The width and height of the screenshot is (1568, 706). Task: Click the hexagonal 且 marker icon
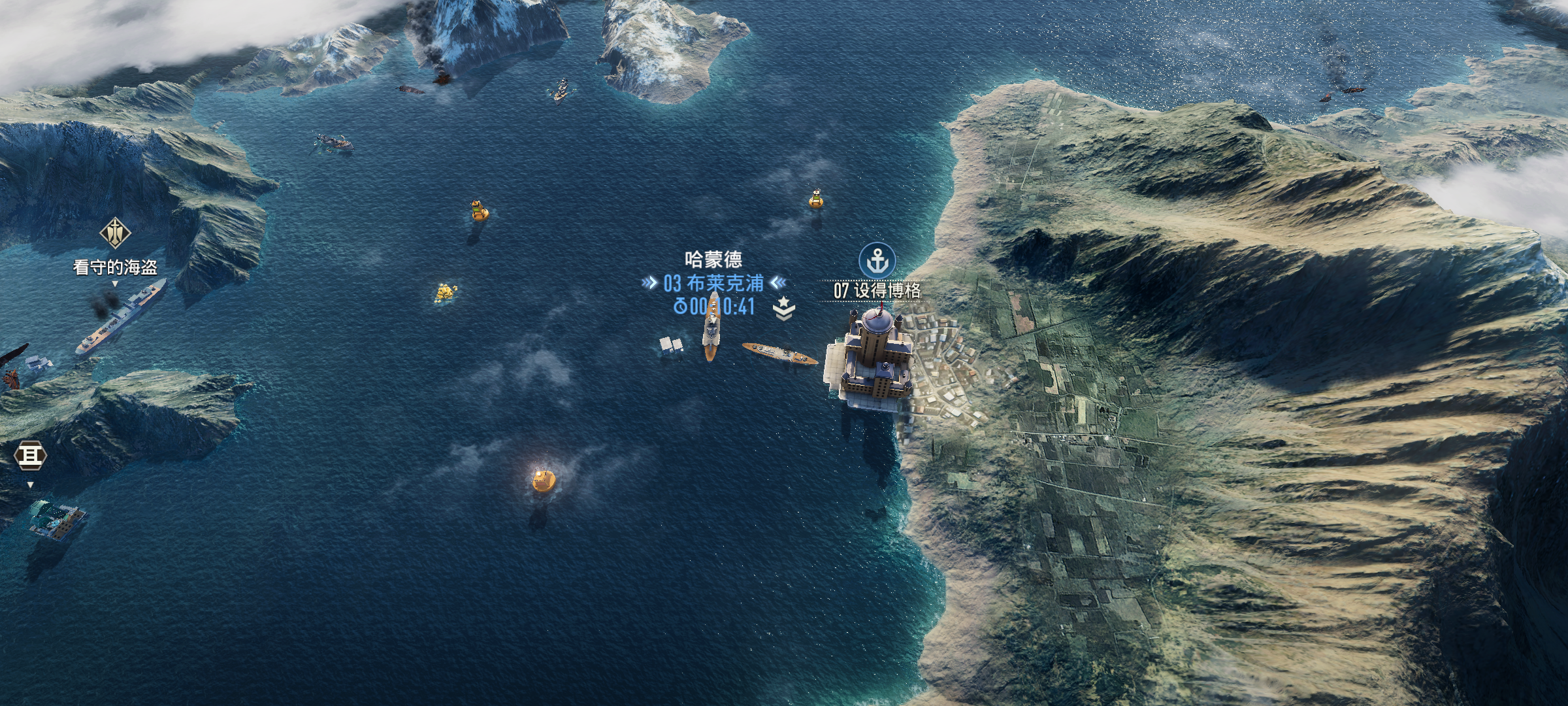(x=31, y=456)
